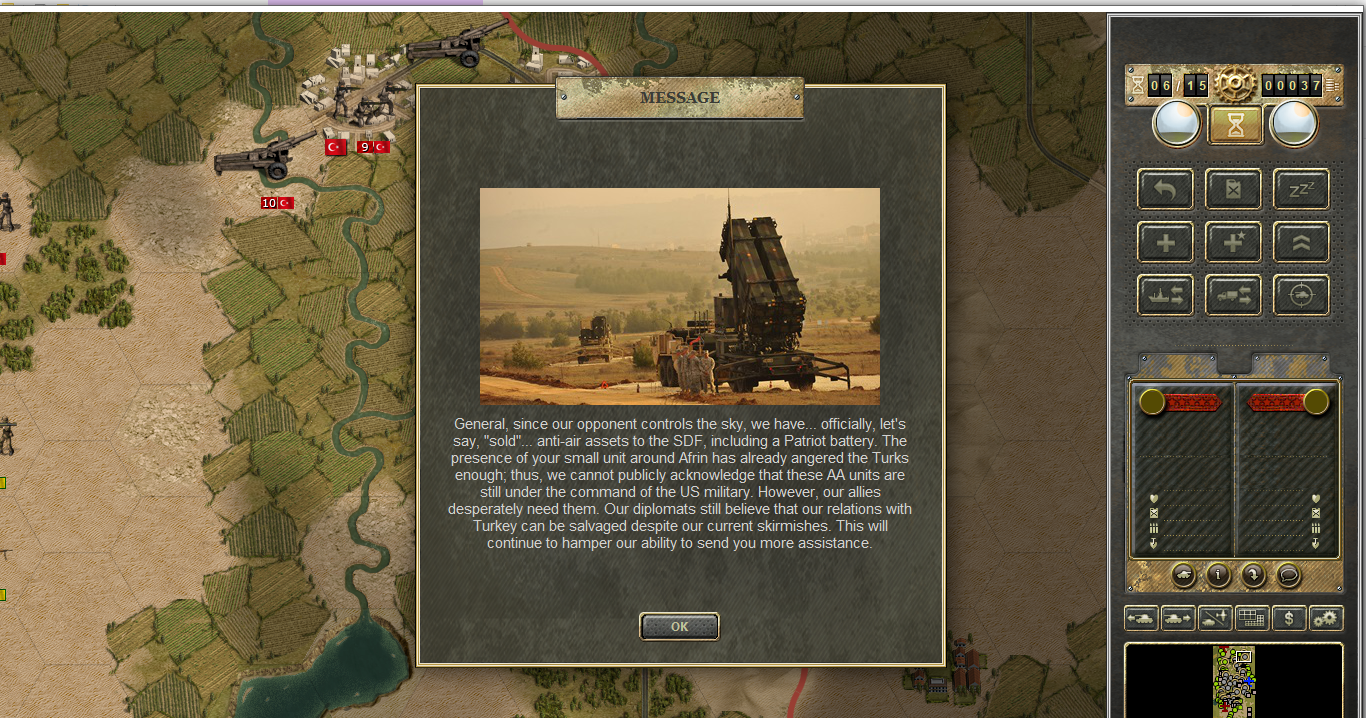Open the gears settings button

[x=1326, y=619]
